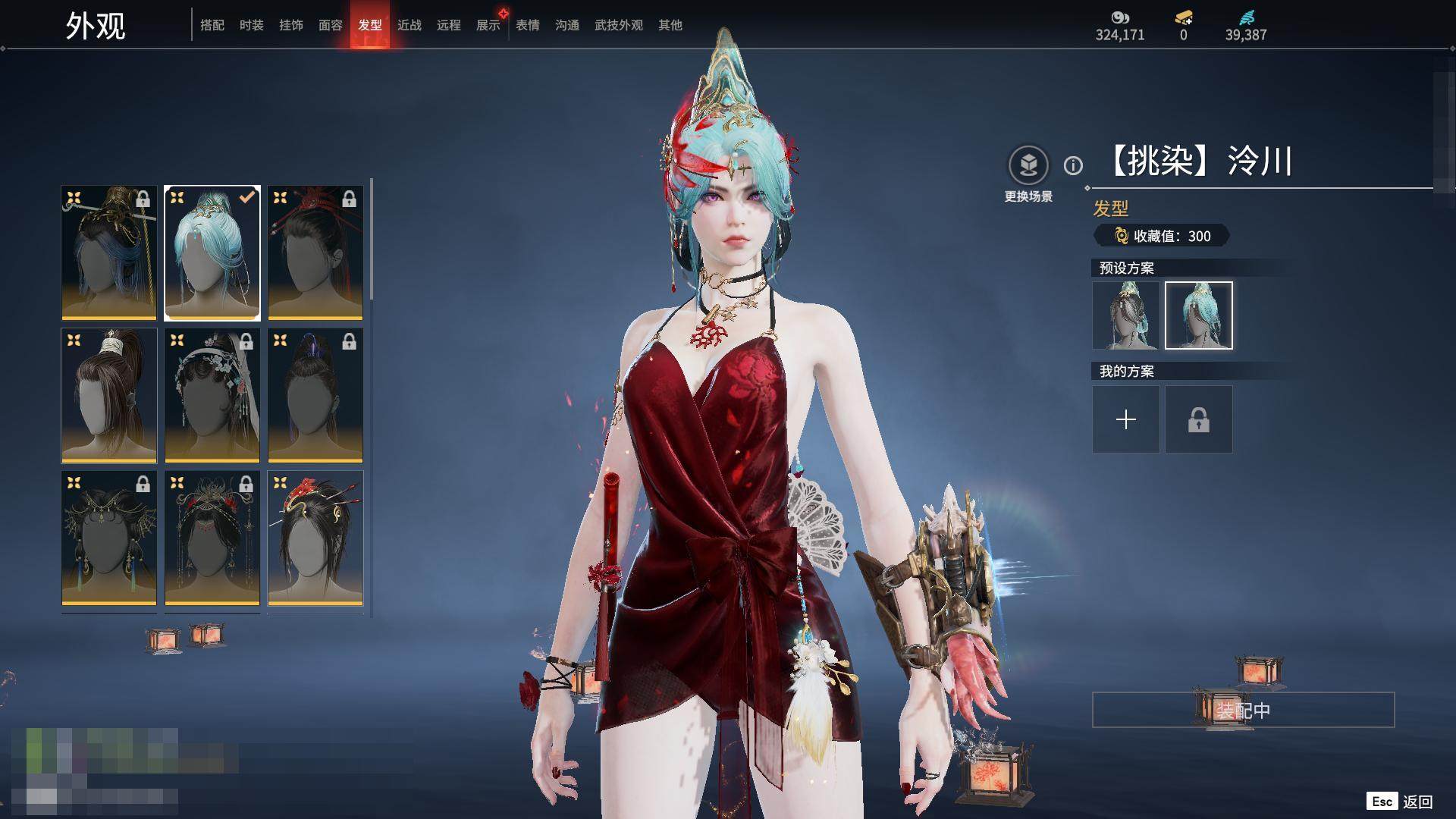Select the teal-haired preset scheme thumbnail
Viewport: 1456px width, 819px height.
tap(1198, 315)
